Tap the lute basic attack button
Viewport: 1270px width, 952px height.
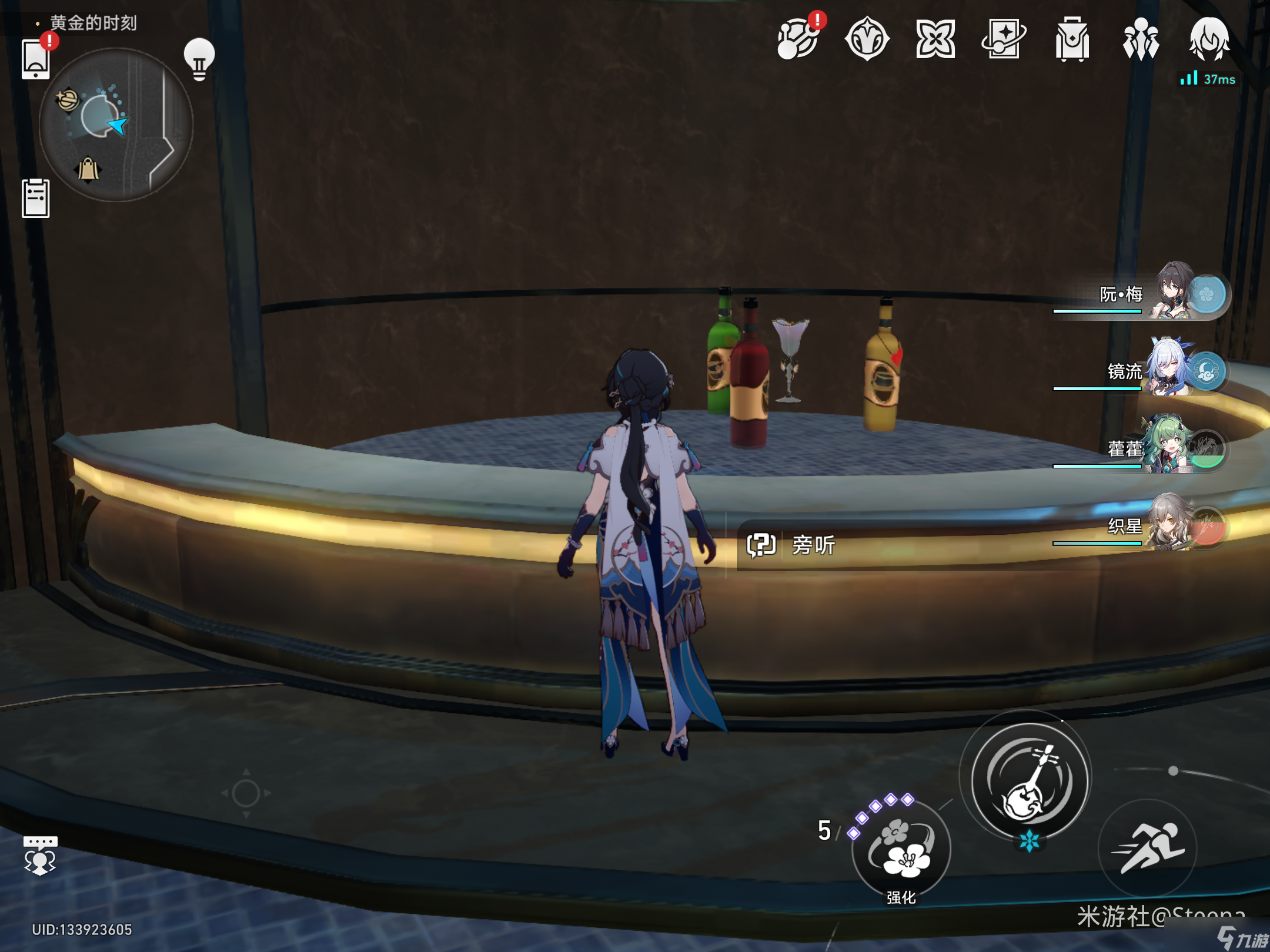tap(1029, 782)
